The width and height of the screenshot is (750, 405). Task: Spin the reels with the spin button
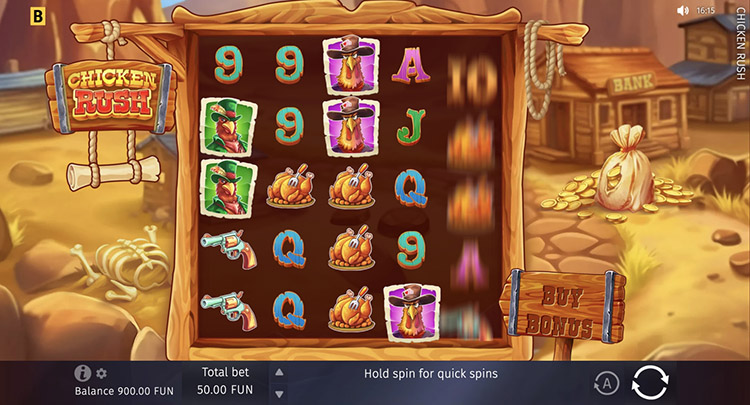[650, 382]
